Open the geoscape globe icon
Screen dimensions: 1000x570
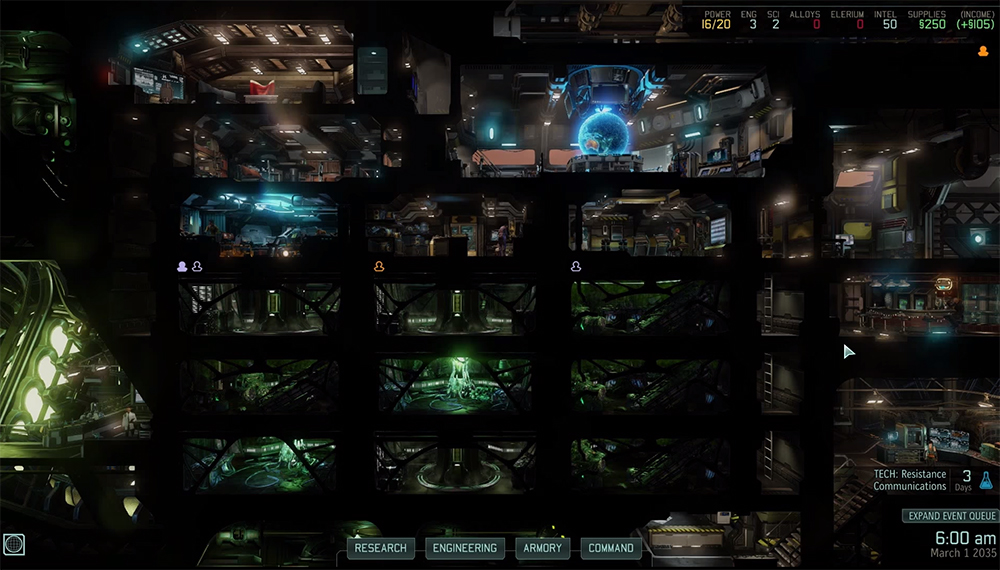[x=13, y=545]
